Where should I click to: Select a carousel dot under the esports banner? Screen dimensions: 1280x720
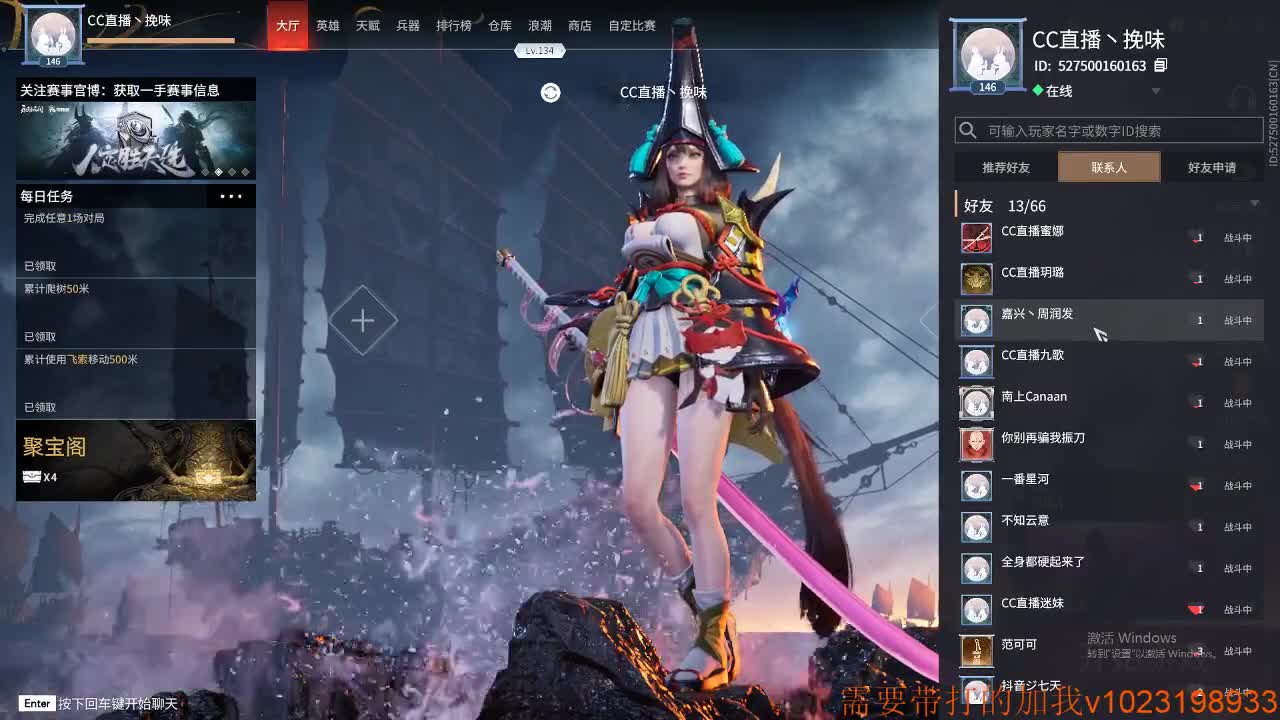(220, 170)
